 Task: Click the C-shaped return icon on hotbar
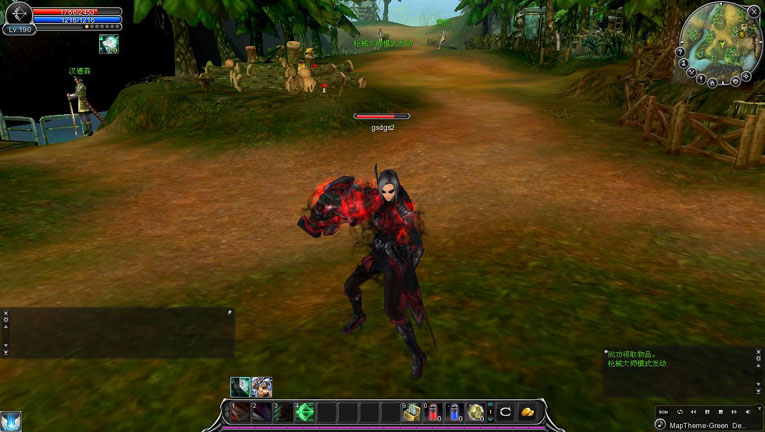[506, 412]
